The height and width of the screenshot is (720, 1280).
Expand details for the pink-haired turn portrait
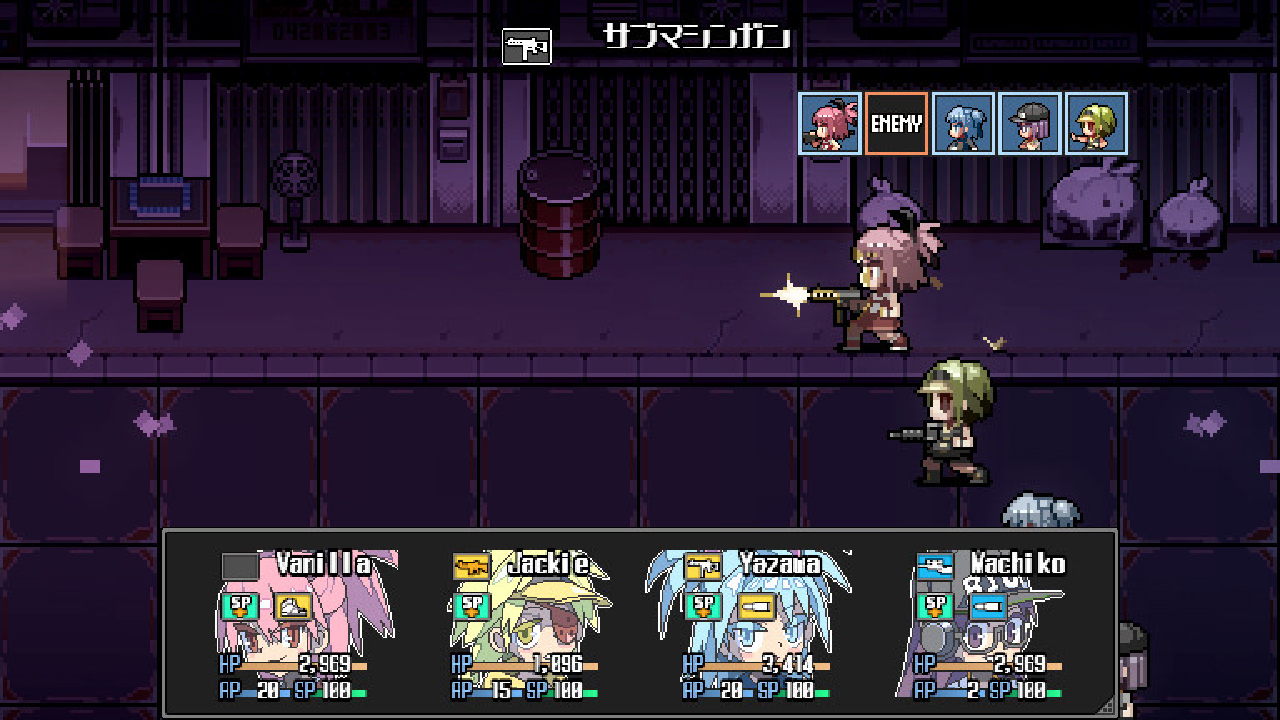pyautogui.click(x=830, y=123)
